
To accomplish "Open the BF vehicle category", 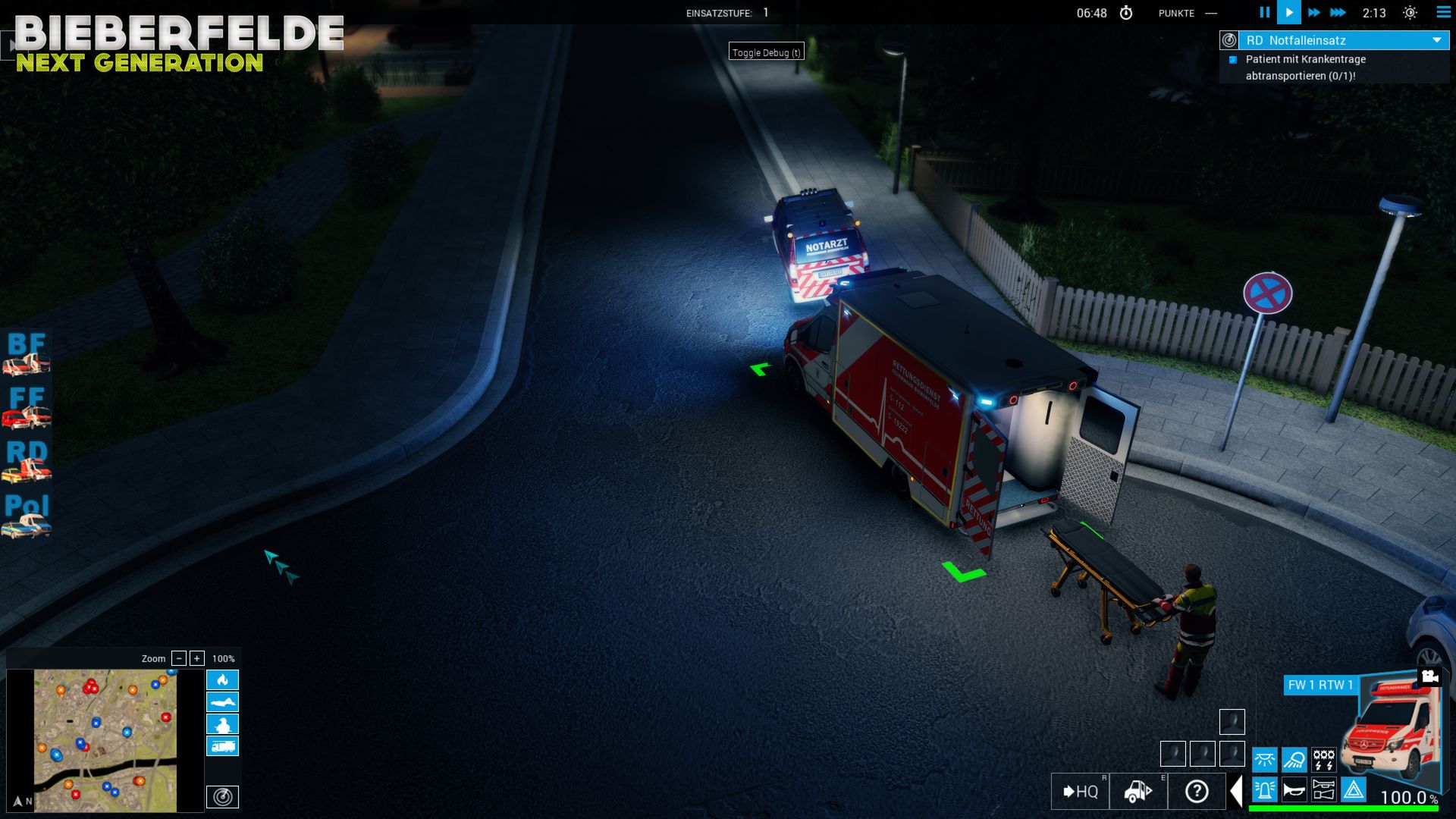I will (x=27, y=353).
